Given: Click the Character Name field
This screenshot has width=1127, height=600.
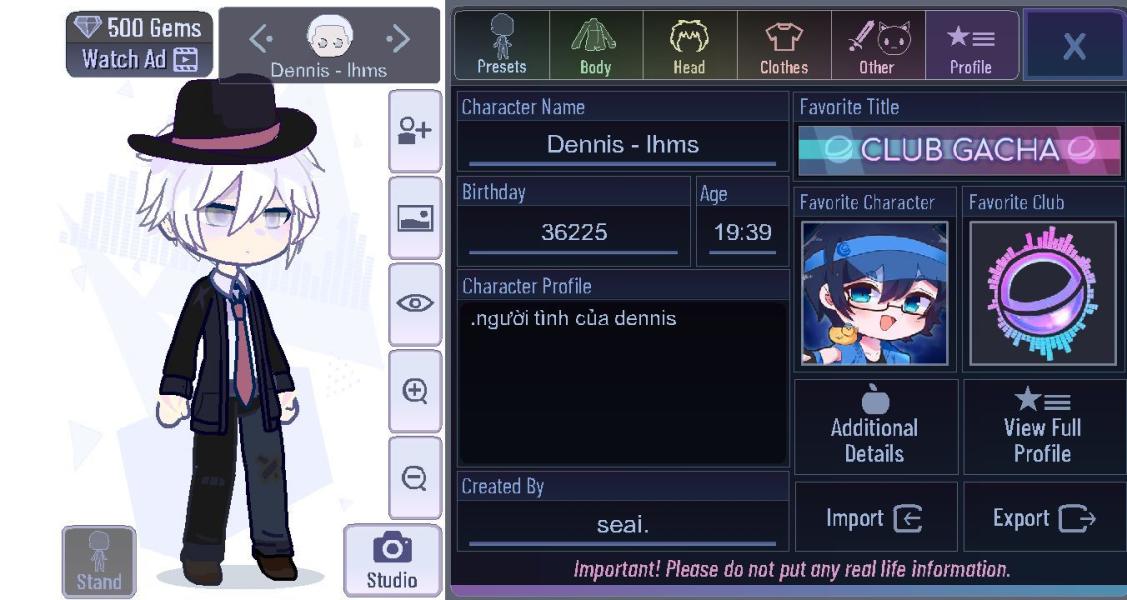Looking at the screenshot, I should tap(622, 145).
